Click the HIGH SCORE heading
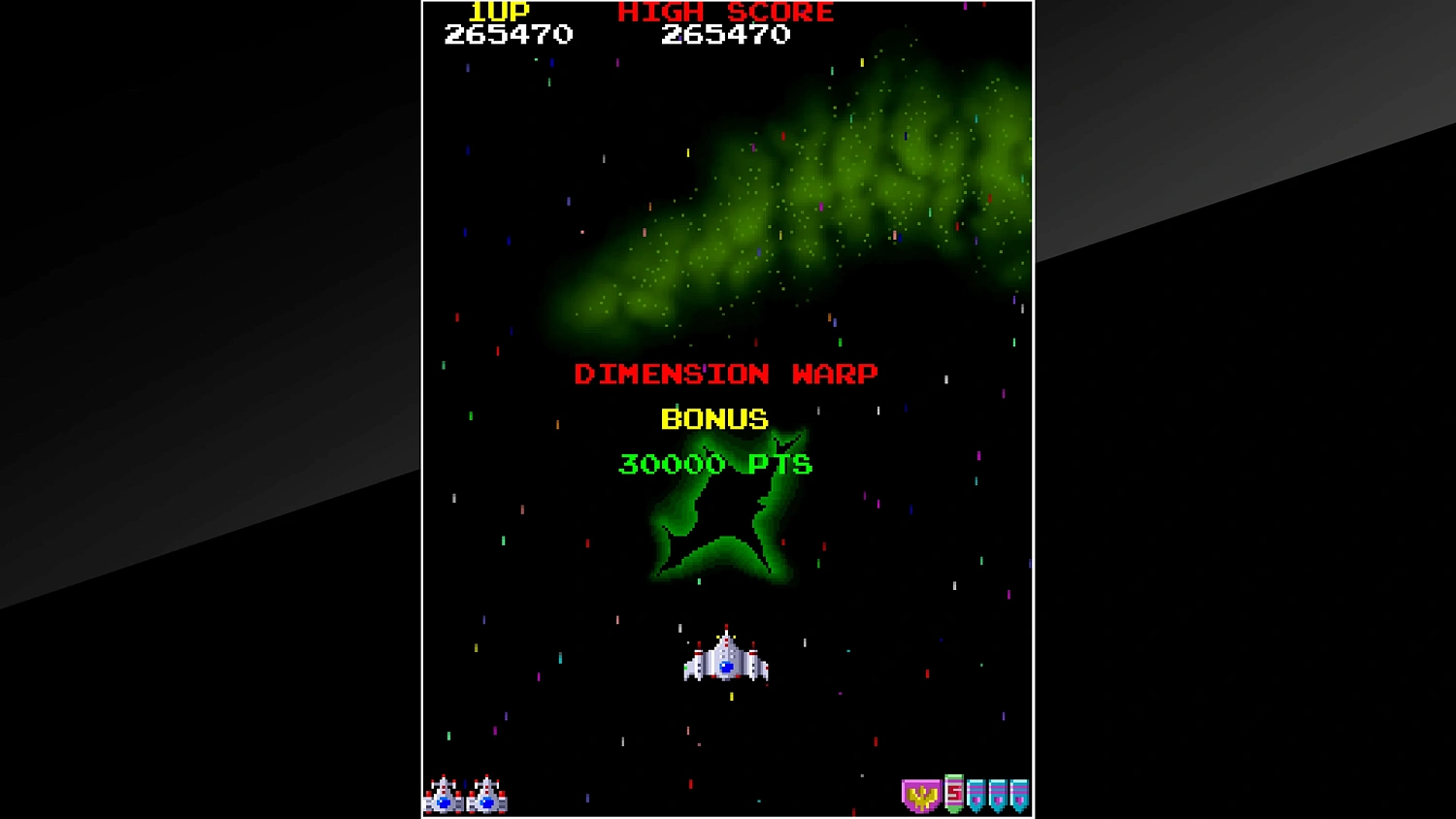The width and height of the screenshot is (1456, 819). (x=725, y=12)
